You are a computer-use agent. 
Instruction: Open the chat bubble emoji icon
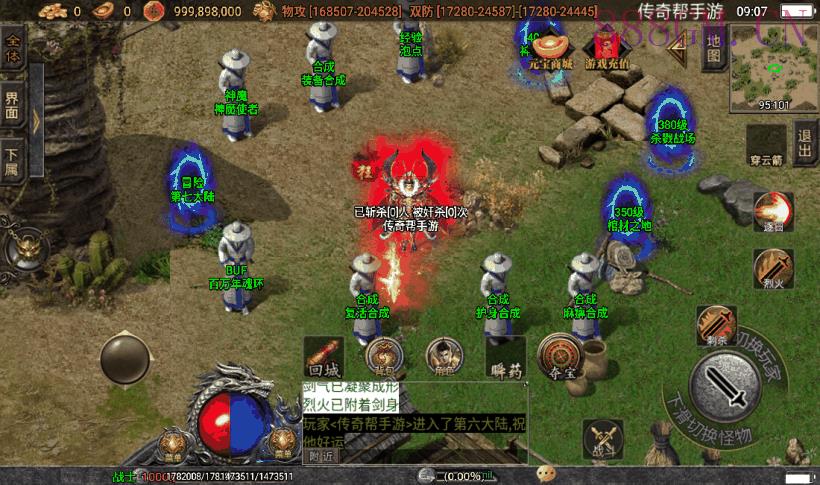[546, 473]
